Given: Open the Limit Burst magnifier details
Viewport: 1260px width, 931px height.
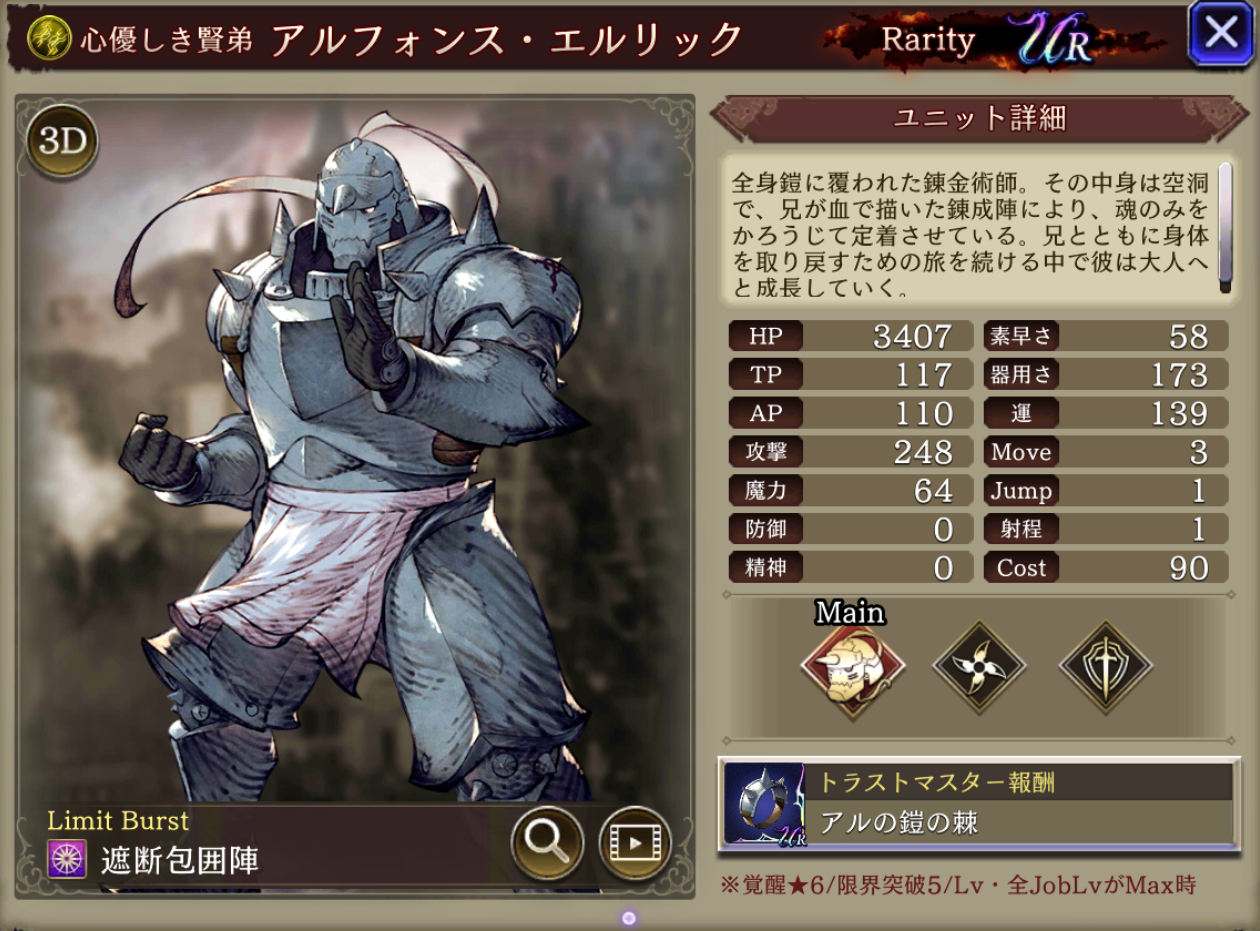Looking at the screenshot, I should click(x=548, y=843).
